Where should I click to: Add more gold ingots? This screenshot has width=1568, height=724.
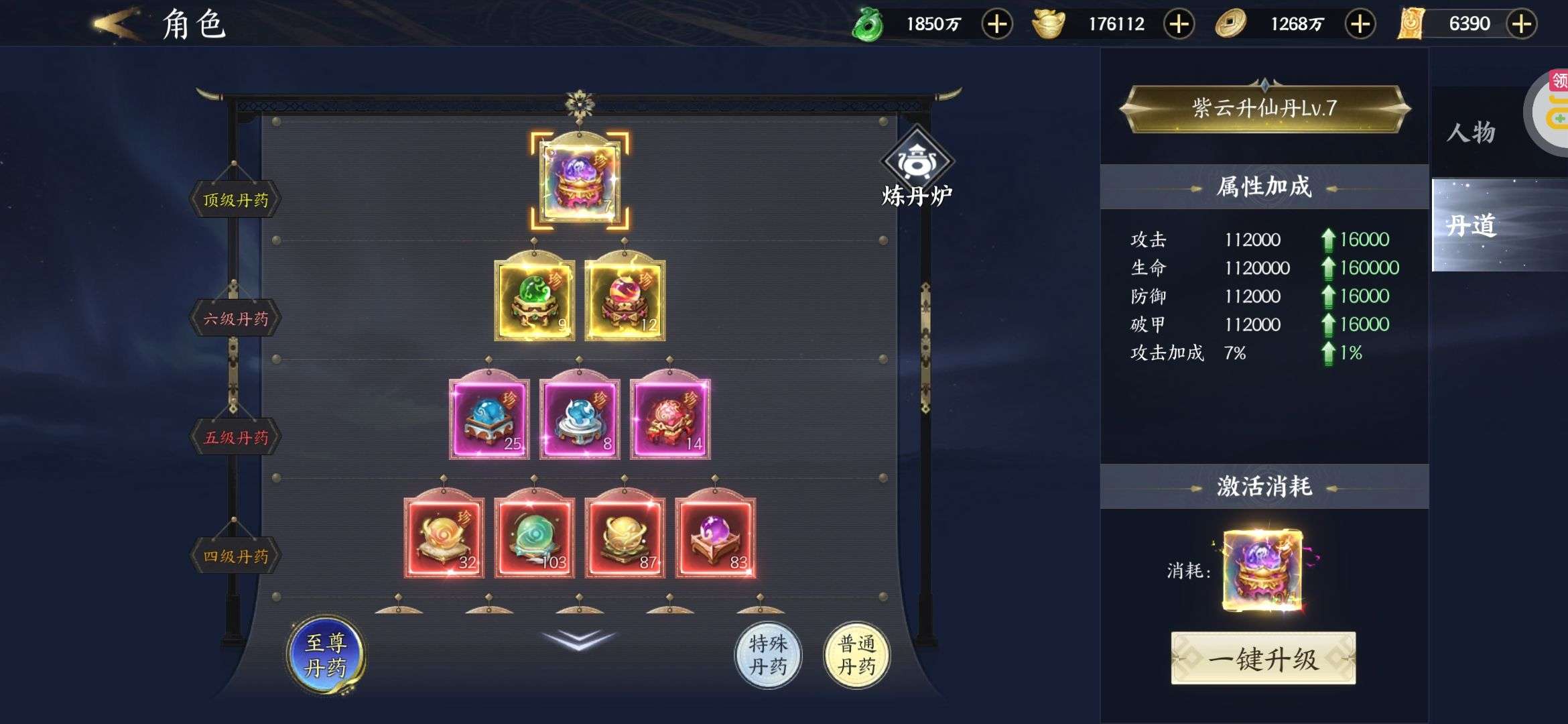coord(1179,25)
